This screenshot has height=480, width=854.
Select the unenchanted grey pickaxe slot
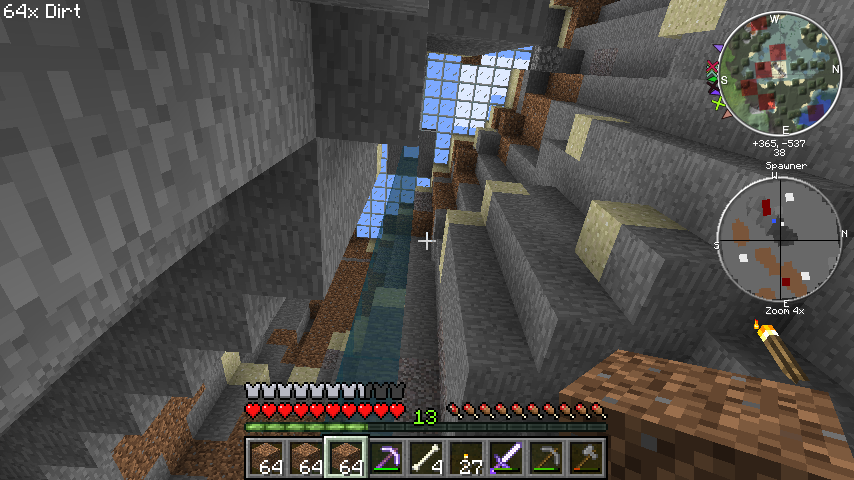(546, 458)
